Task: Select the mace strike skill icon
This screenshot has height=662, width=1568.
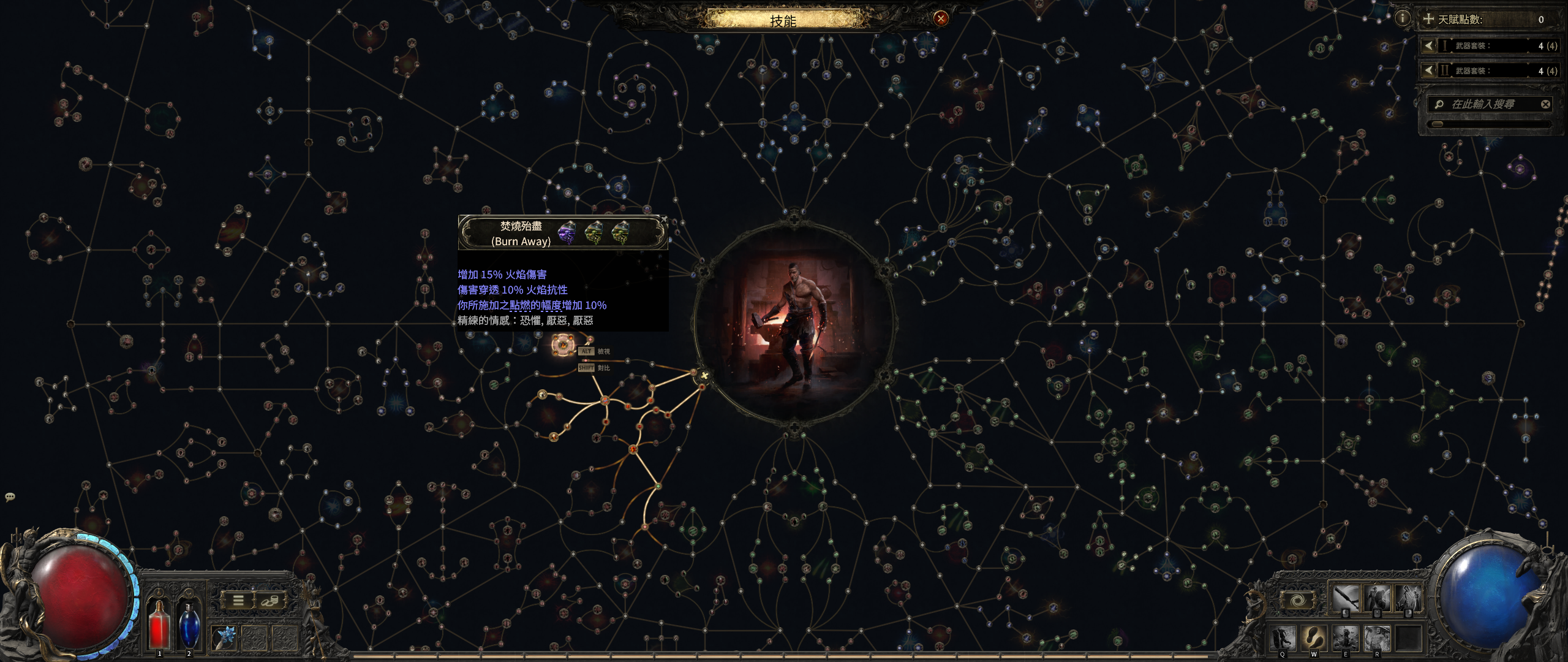Action: point(1347,598)
